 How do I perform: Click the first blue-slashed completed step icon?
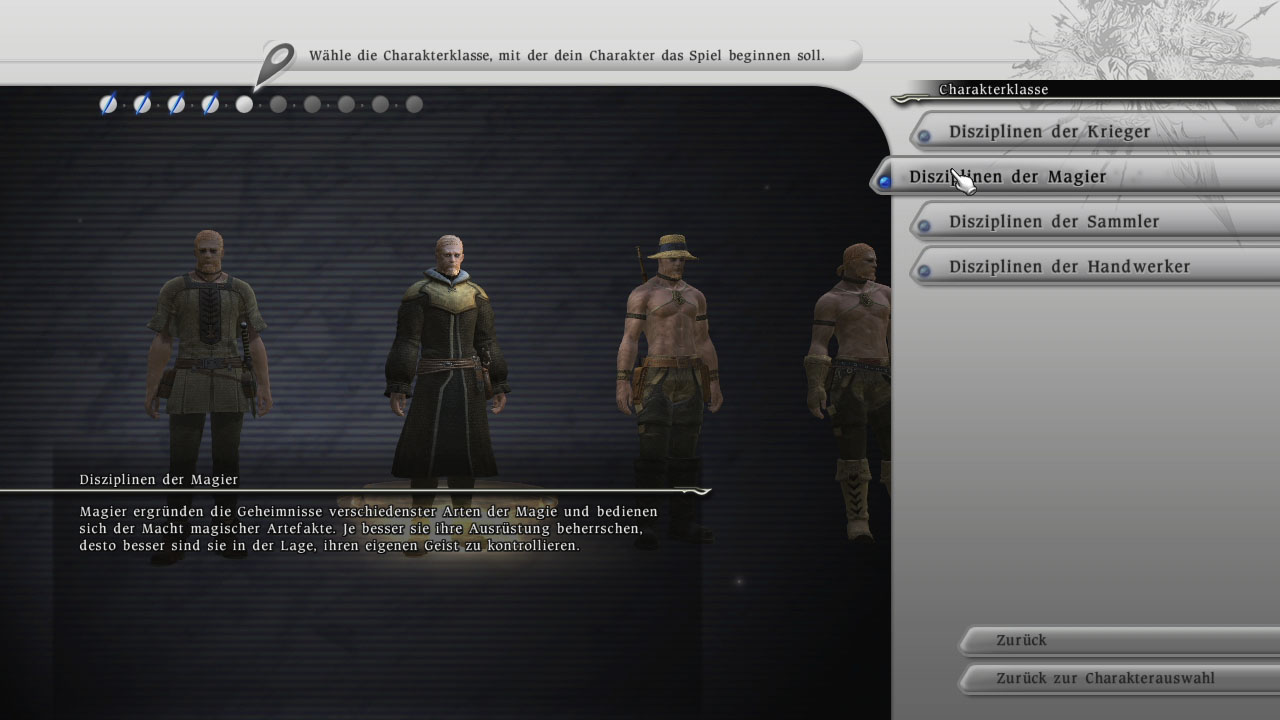click(108, 103)
